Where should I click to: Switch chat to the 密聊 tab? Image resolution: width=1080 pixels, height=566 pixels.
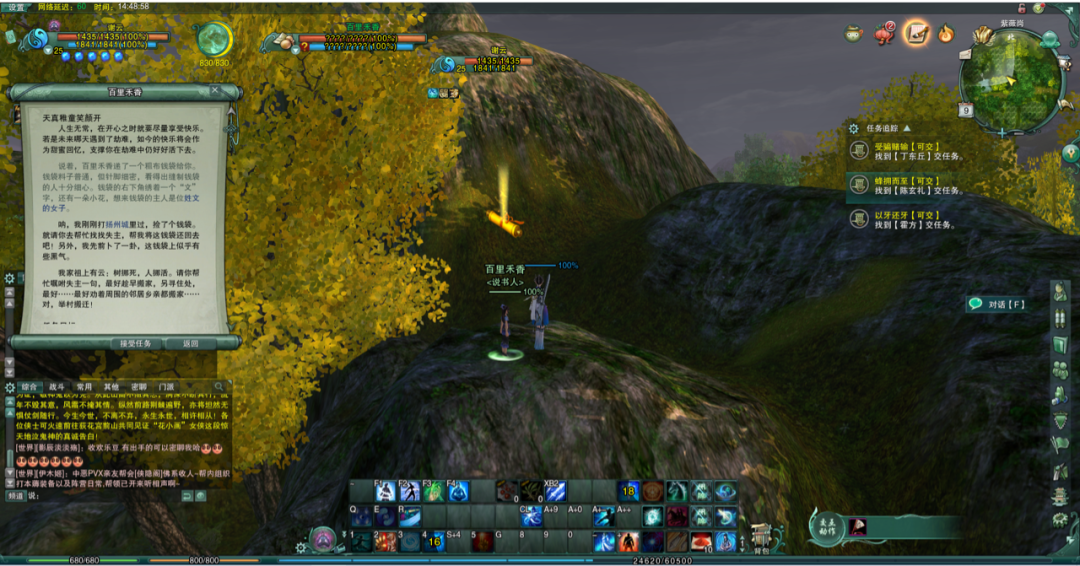(138, 386)
